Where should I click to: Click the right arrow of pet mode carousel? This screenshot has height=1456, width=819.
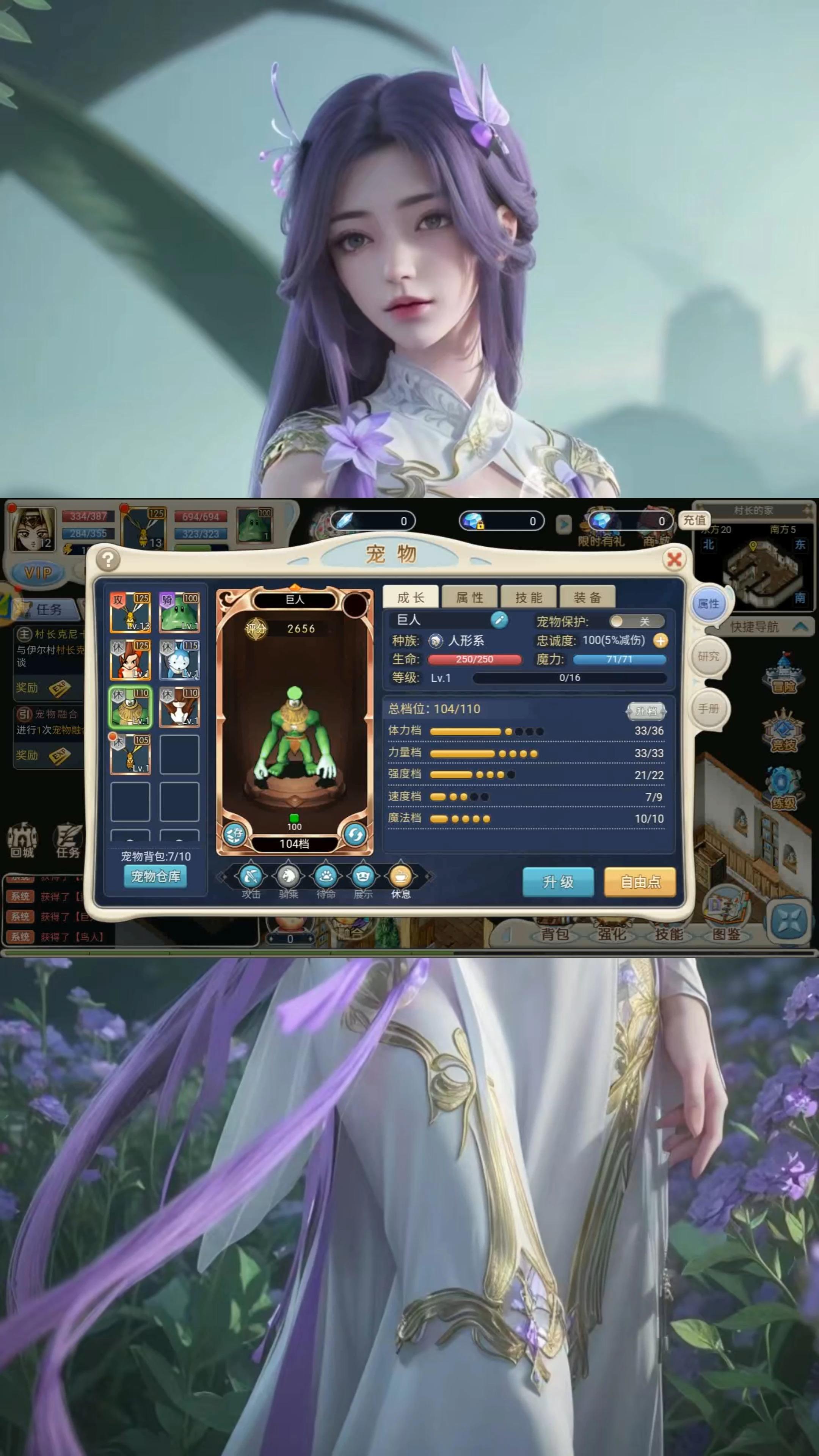point(430,877)
